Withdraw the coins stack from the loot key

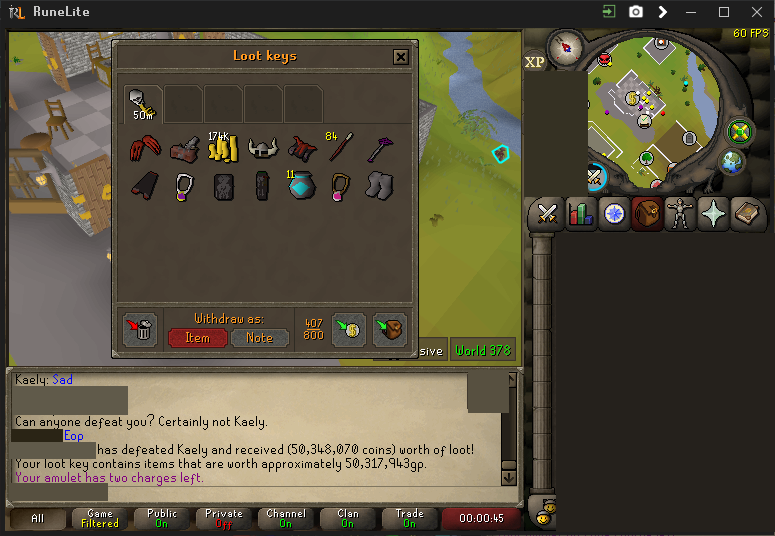(x=220, y=148)
